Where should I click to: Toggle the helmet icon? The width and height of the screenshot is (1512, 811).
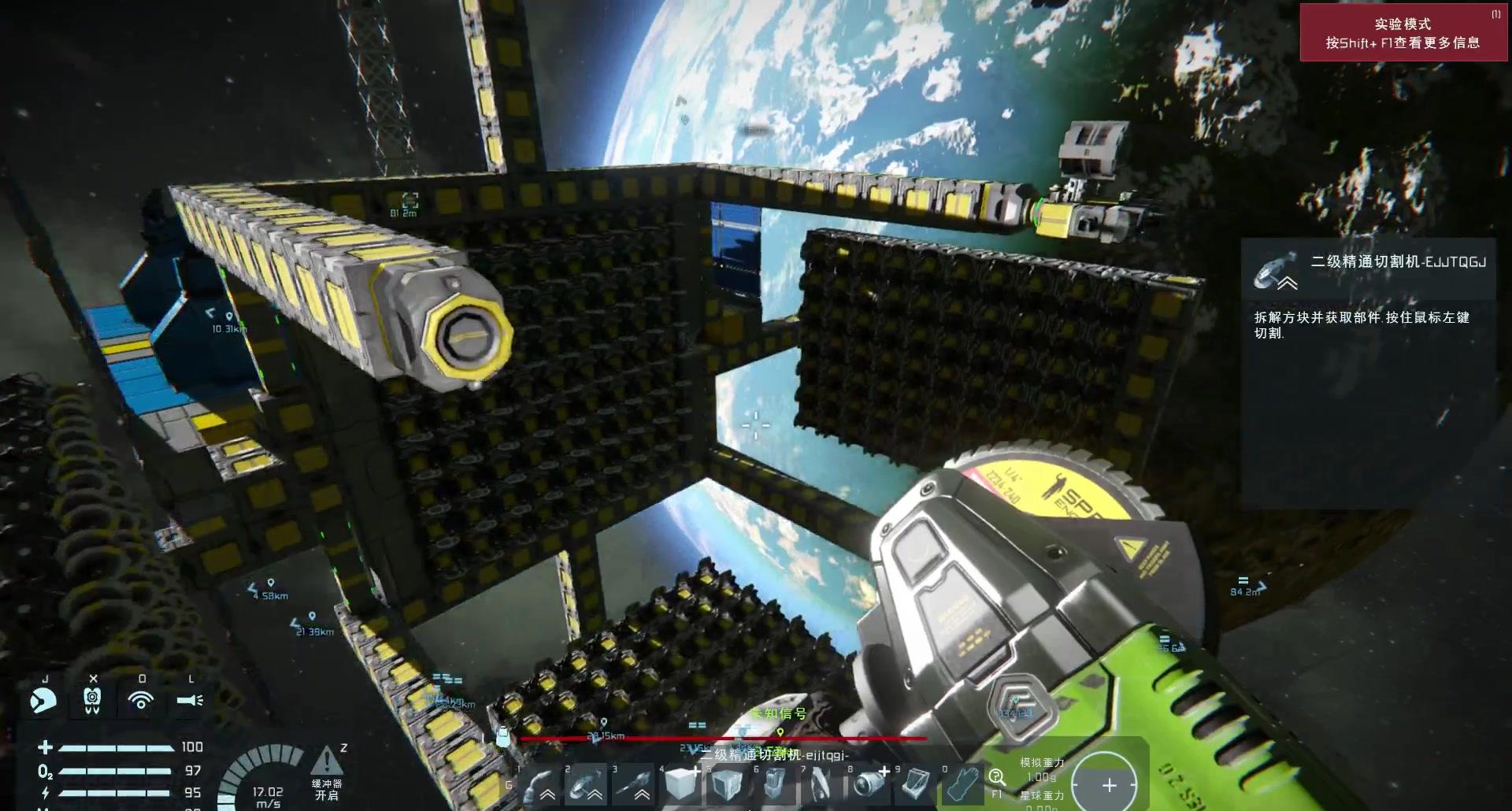click(43, 700)
